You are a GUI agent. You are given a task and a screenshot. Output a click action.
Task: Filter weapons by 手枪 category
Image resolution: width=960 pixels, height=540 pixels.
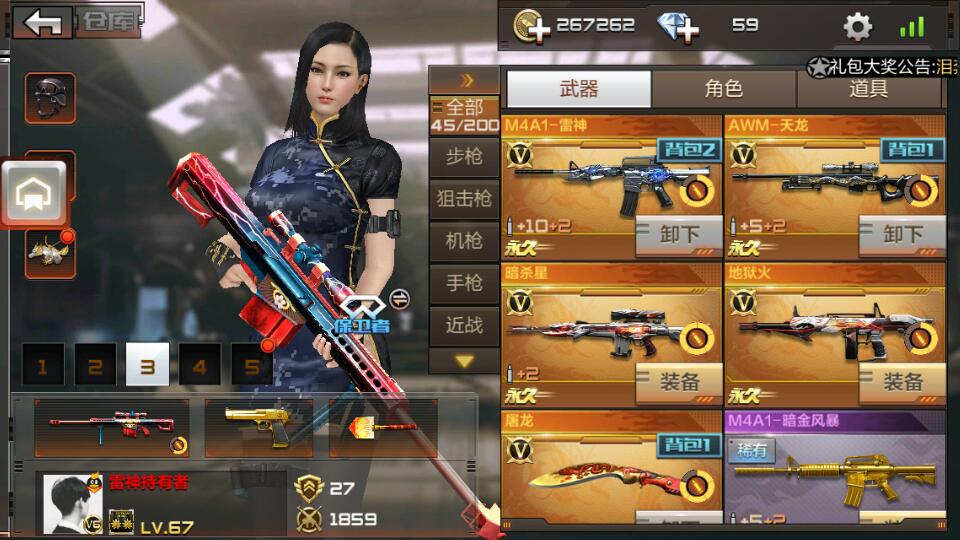(464, 284)
